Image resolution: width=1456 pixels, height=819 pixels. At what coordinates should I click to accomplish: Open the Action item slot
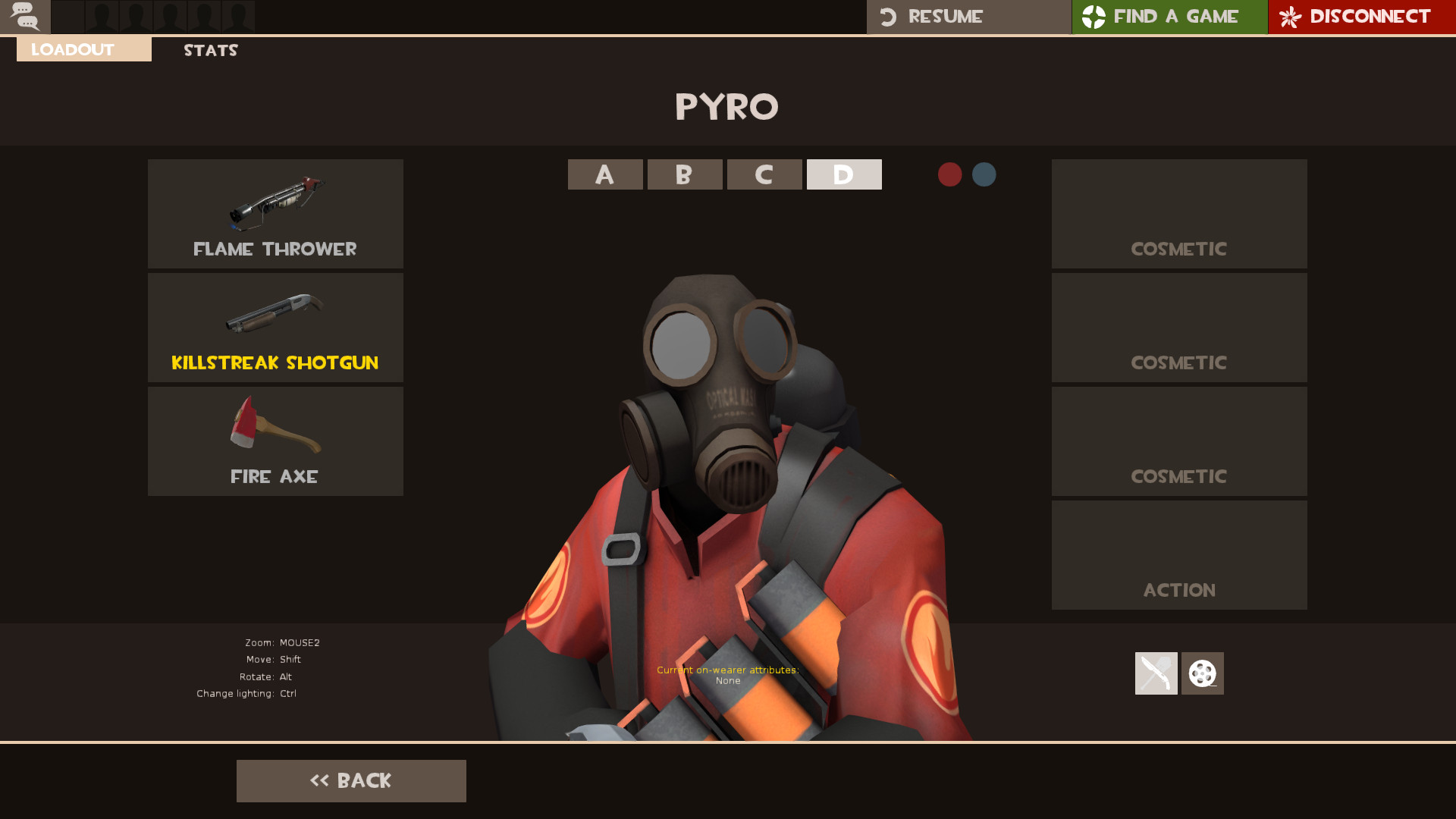(1178, 554)
